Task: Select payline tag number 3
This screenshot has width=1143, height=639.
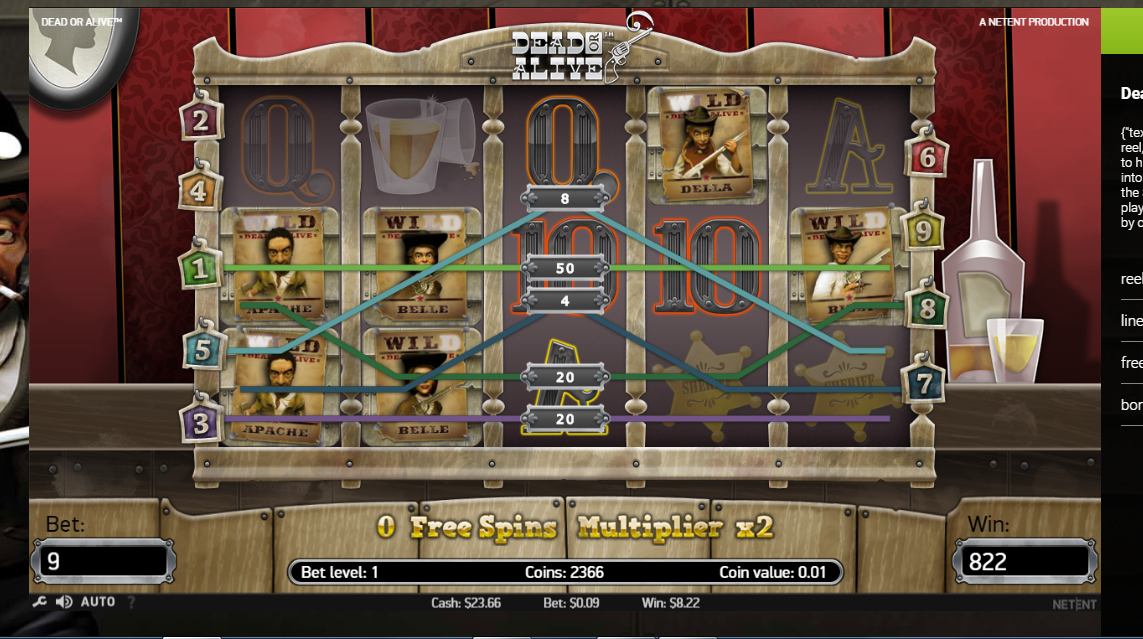Action: pos(201,423)
